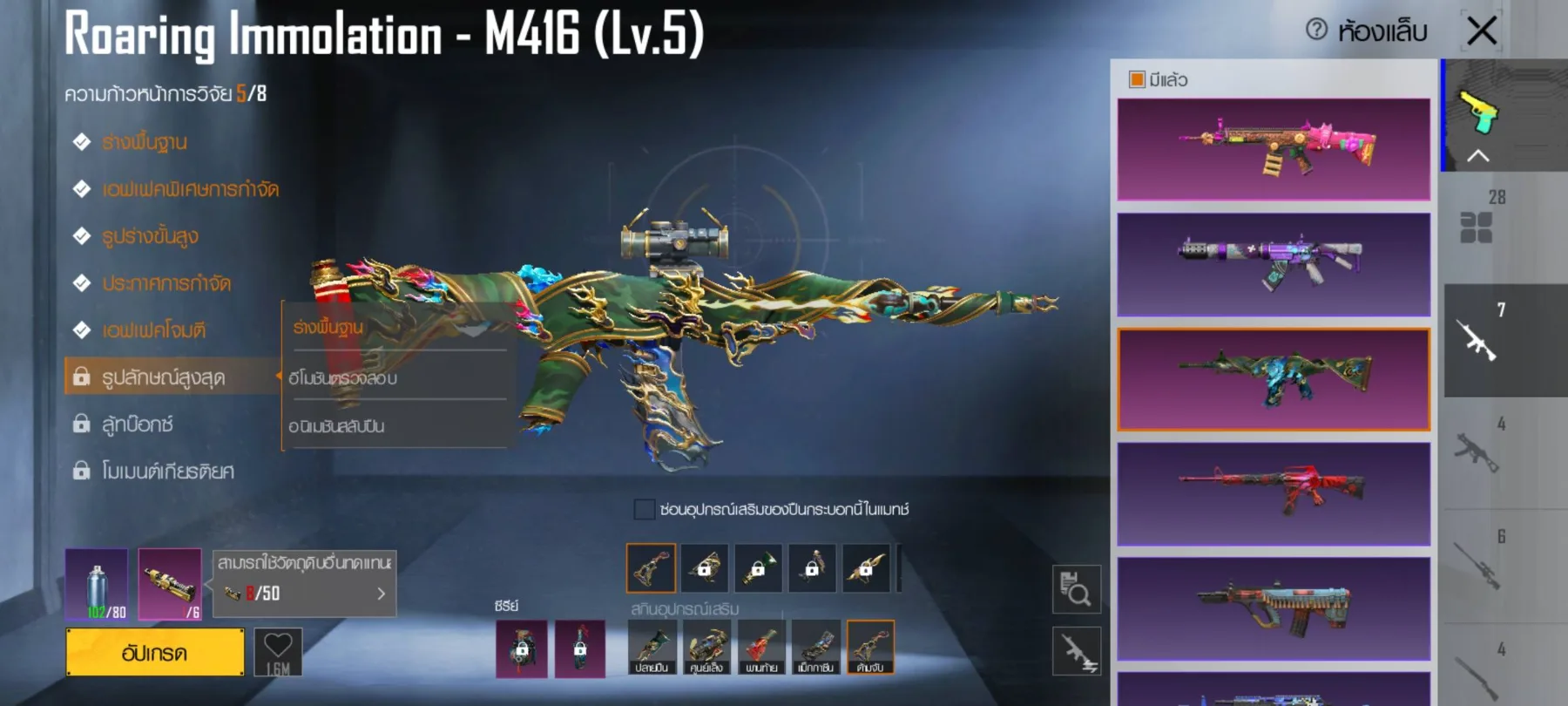Tick the hide attachments in match checkbox

[645, 509]
